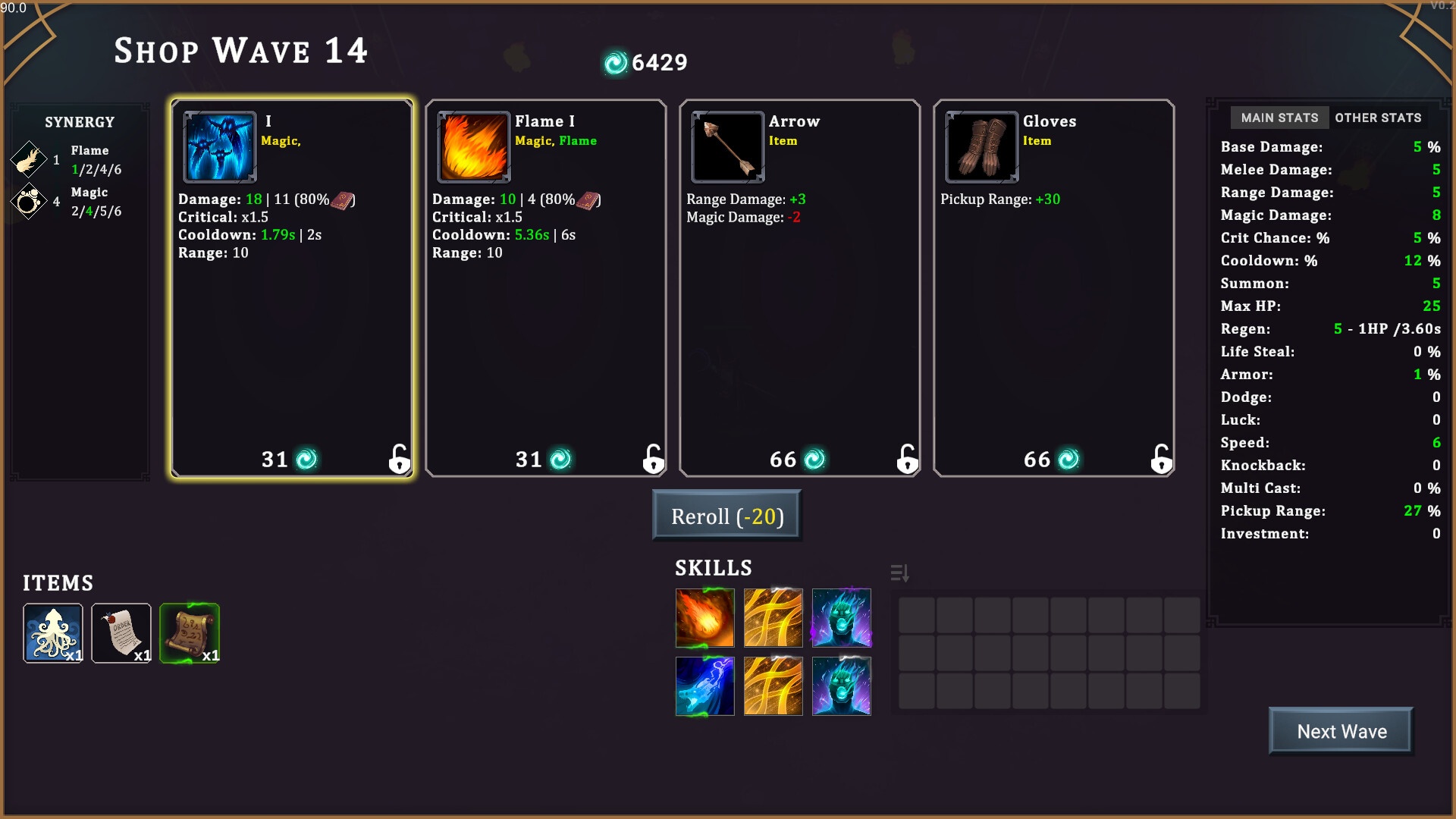
Task: Buy the Flame I shop card
Action: click(x=545, y=288)
